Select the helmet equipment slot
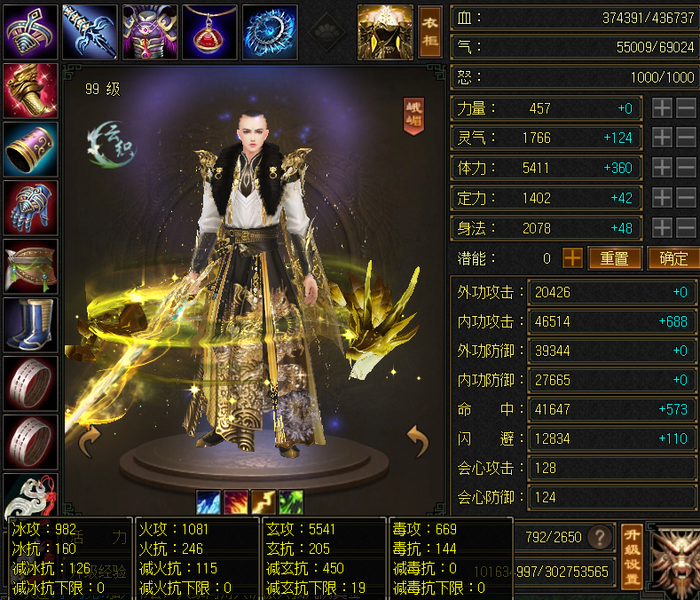Viewport: 700px width, 600px height. (x=30, y=31)
